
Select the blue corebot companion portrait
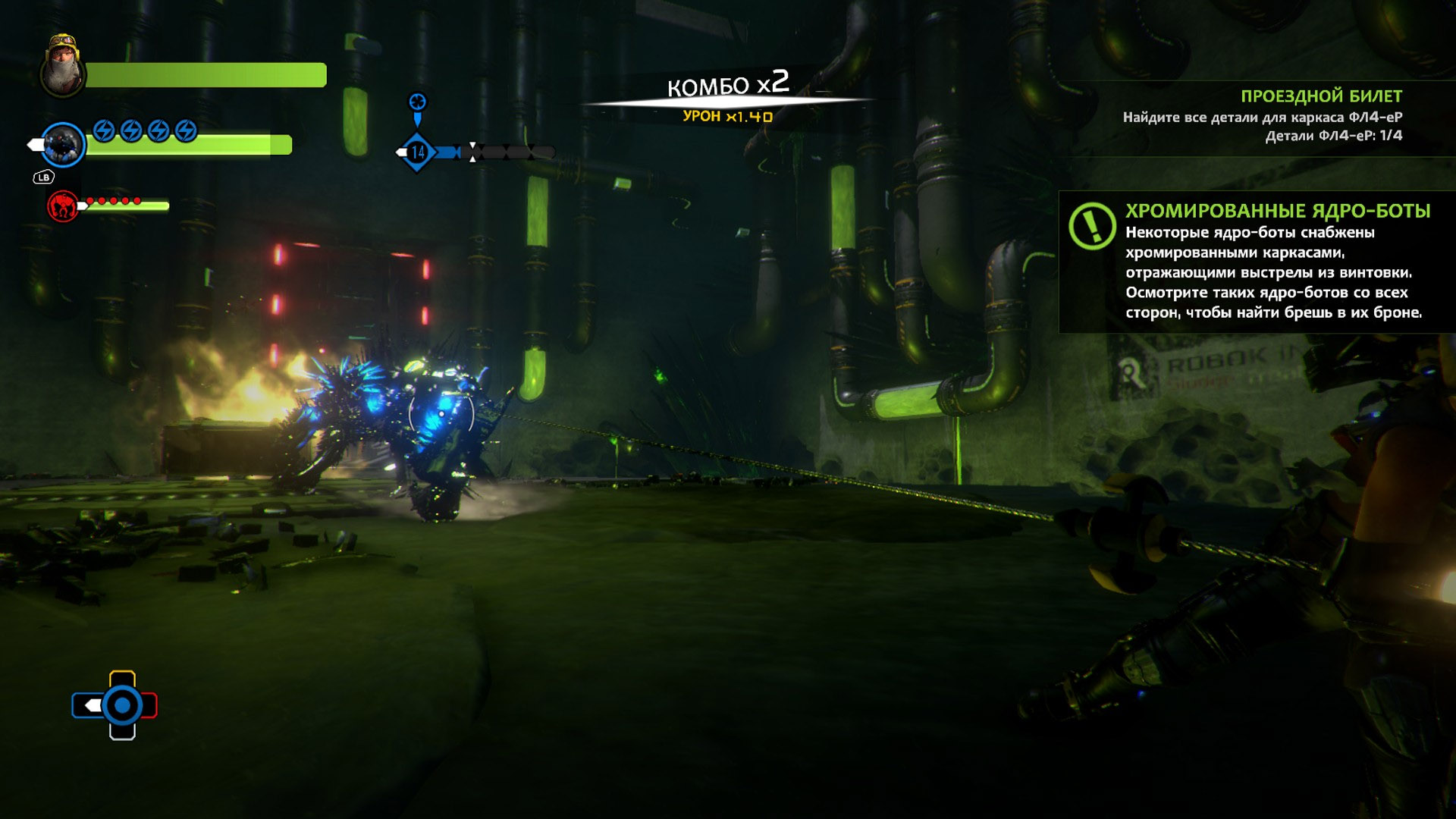pos(63,144)
